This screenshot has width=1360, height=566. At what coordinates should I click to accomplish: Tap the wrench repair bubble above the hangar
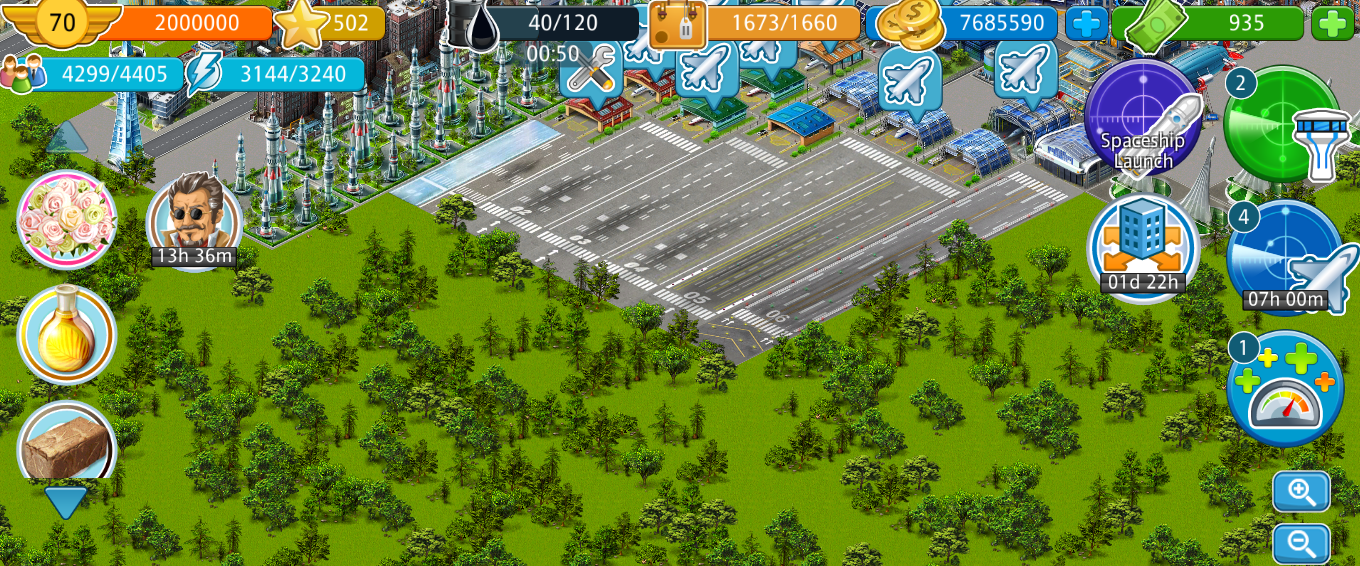591,69
